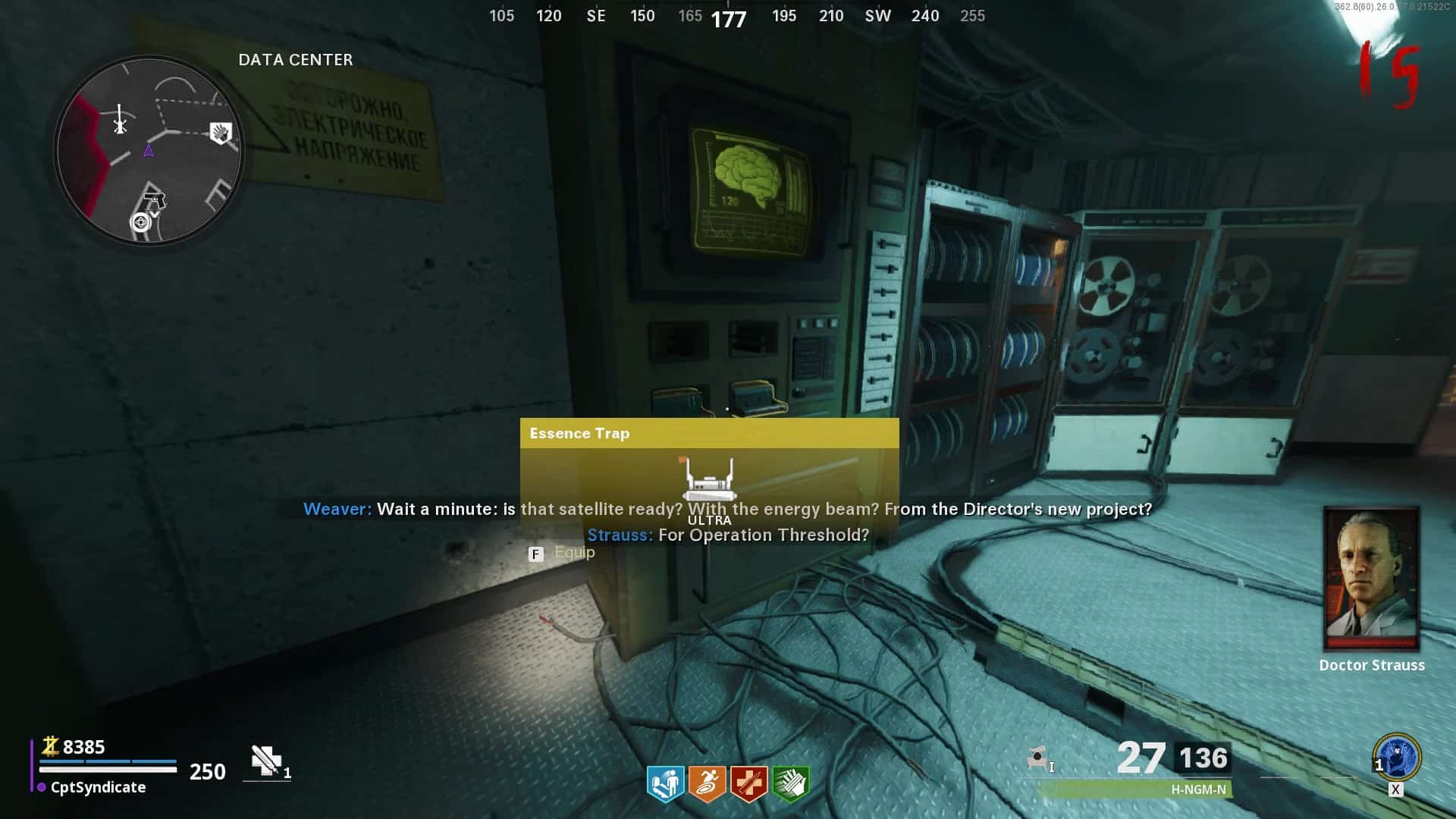Select the crosshair objective marker on minimap

[140, 222]
